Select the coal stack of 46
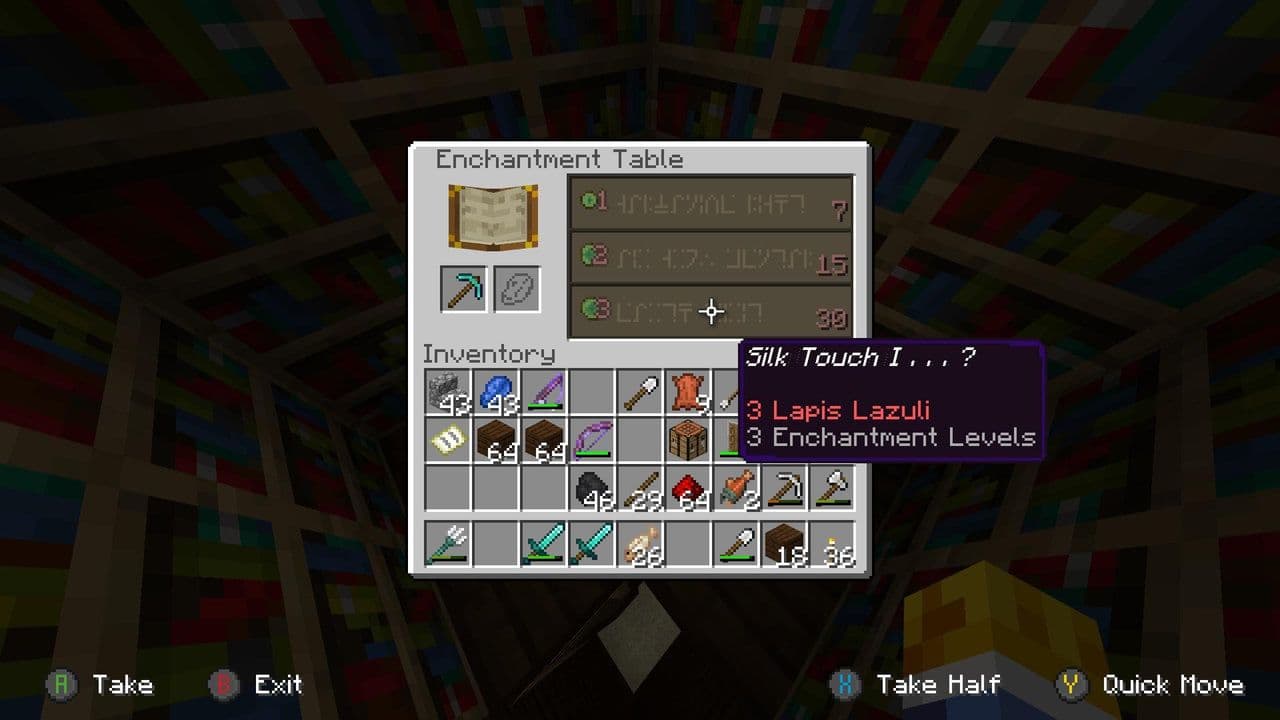The height and width of the screenshot is (720, 1280). tap(590, 490)
